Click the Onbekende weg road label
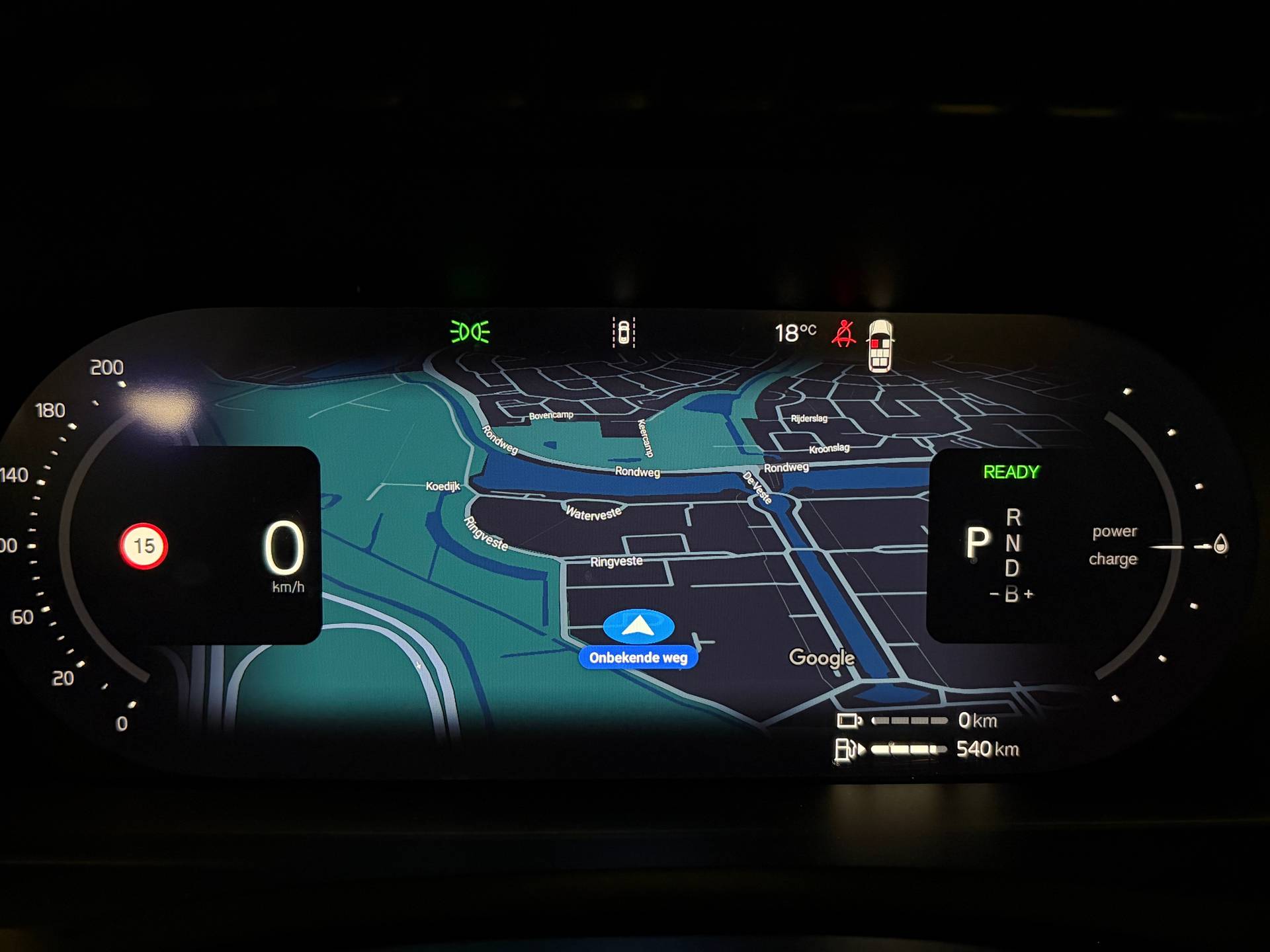Viewport: 1270px width, 952px height. click(638, 658)
